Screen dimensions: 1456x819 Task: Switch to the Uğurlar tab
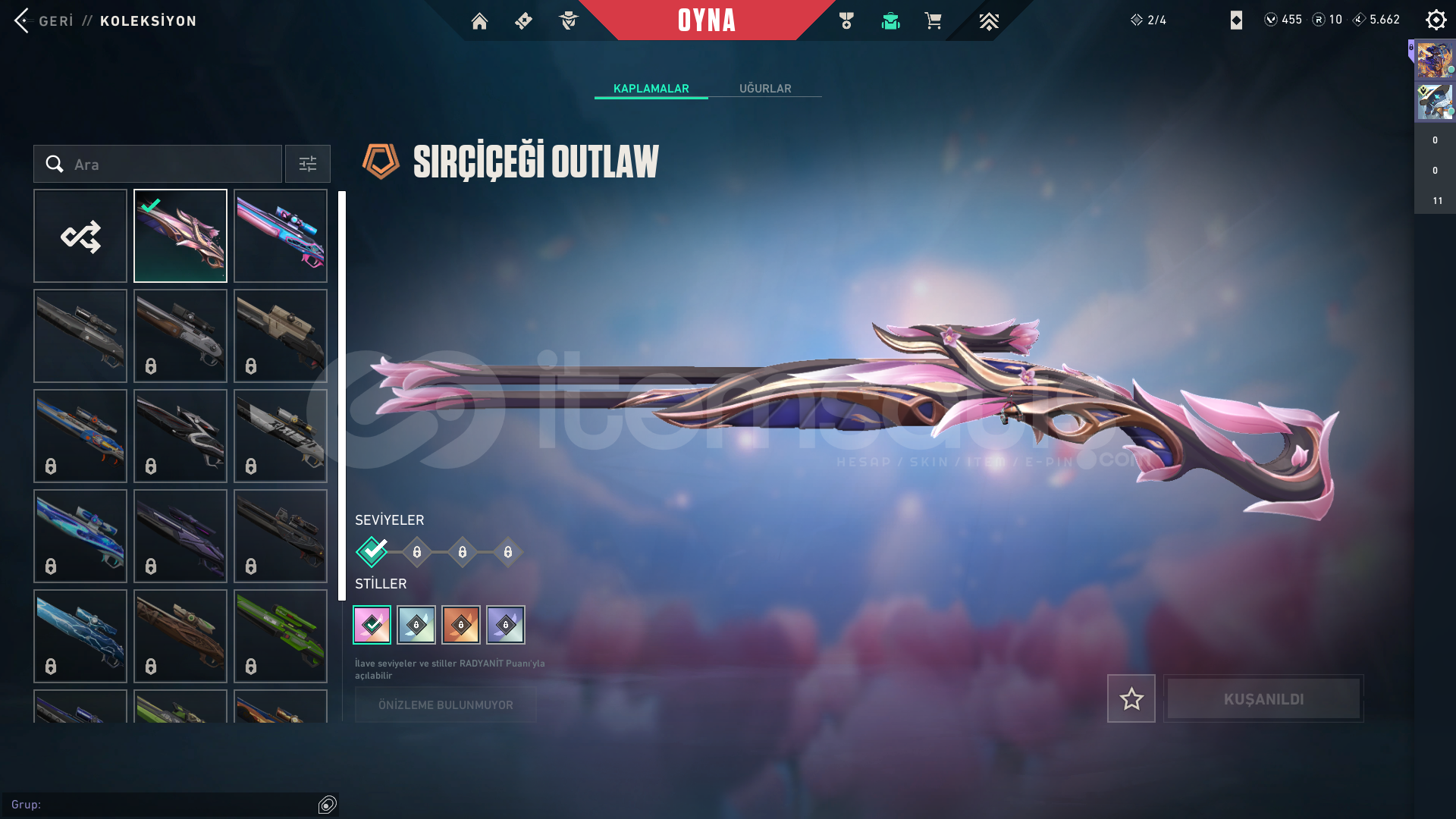764,89
